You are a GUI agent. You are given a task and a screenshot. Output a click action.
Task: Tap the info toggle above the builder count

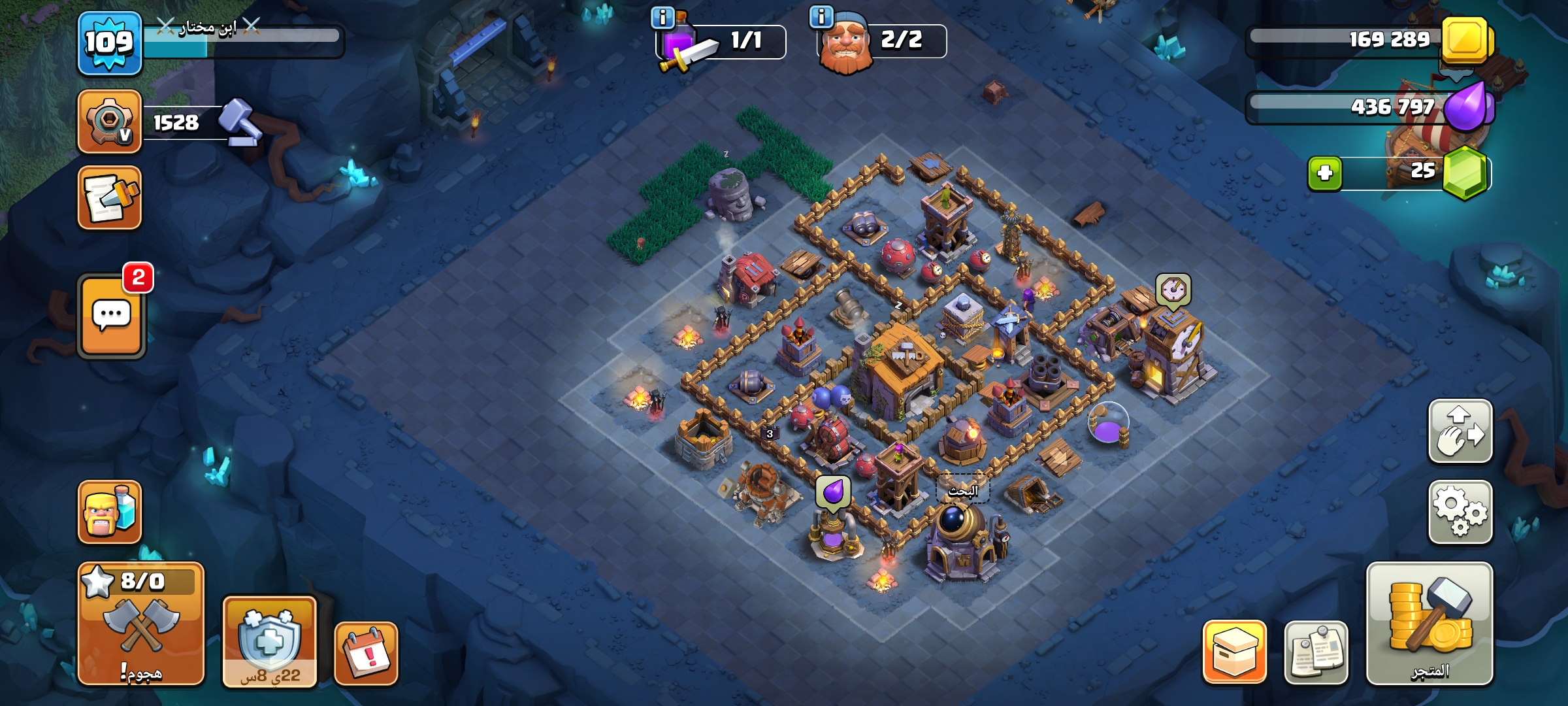coord(820,16)
